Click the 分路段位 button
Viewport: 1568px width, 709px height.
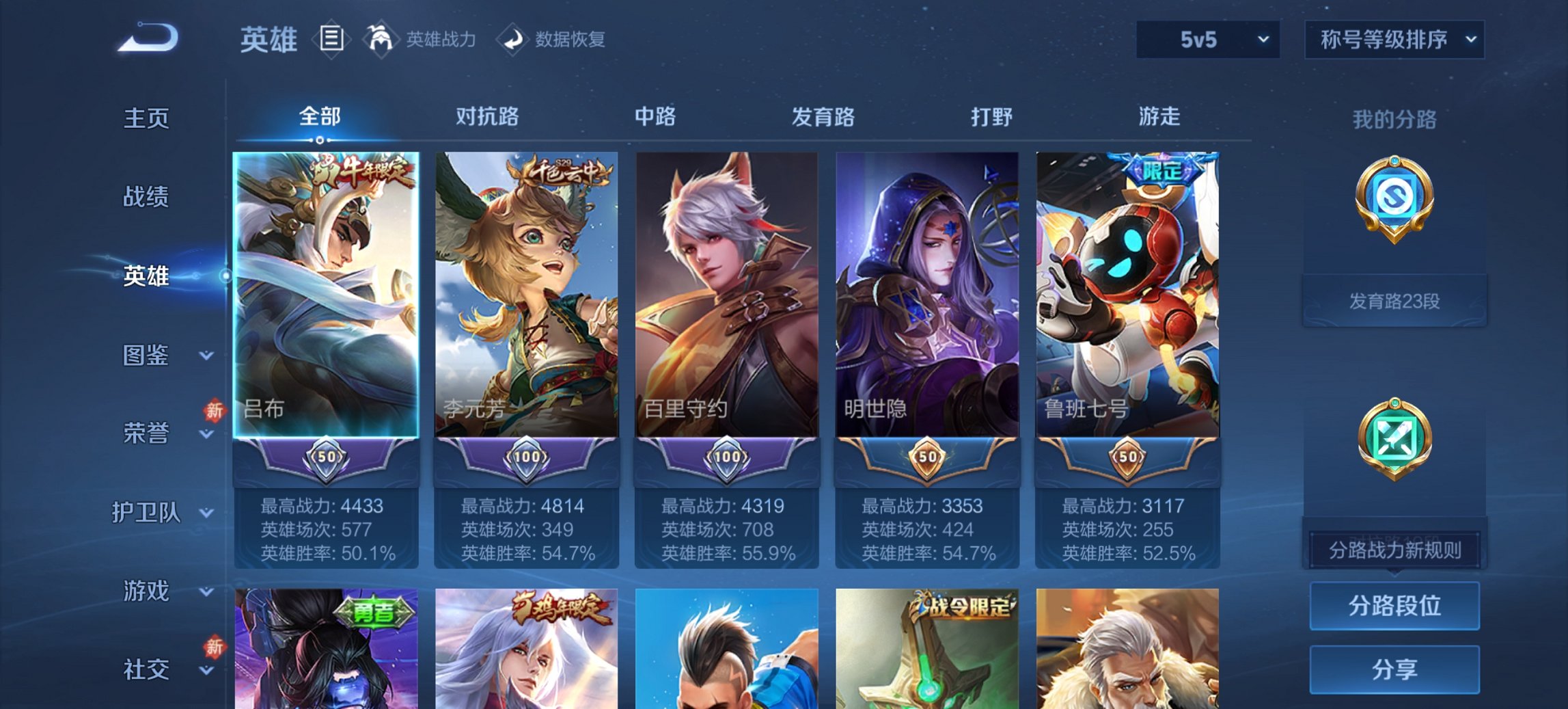click(x=1394, y=606)
